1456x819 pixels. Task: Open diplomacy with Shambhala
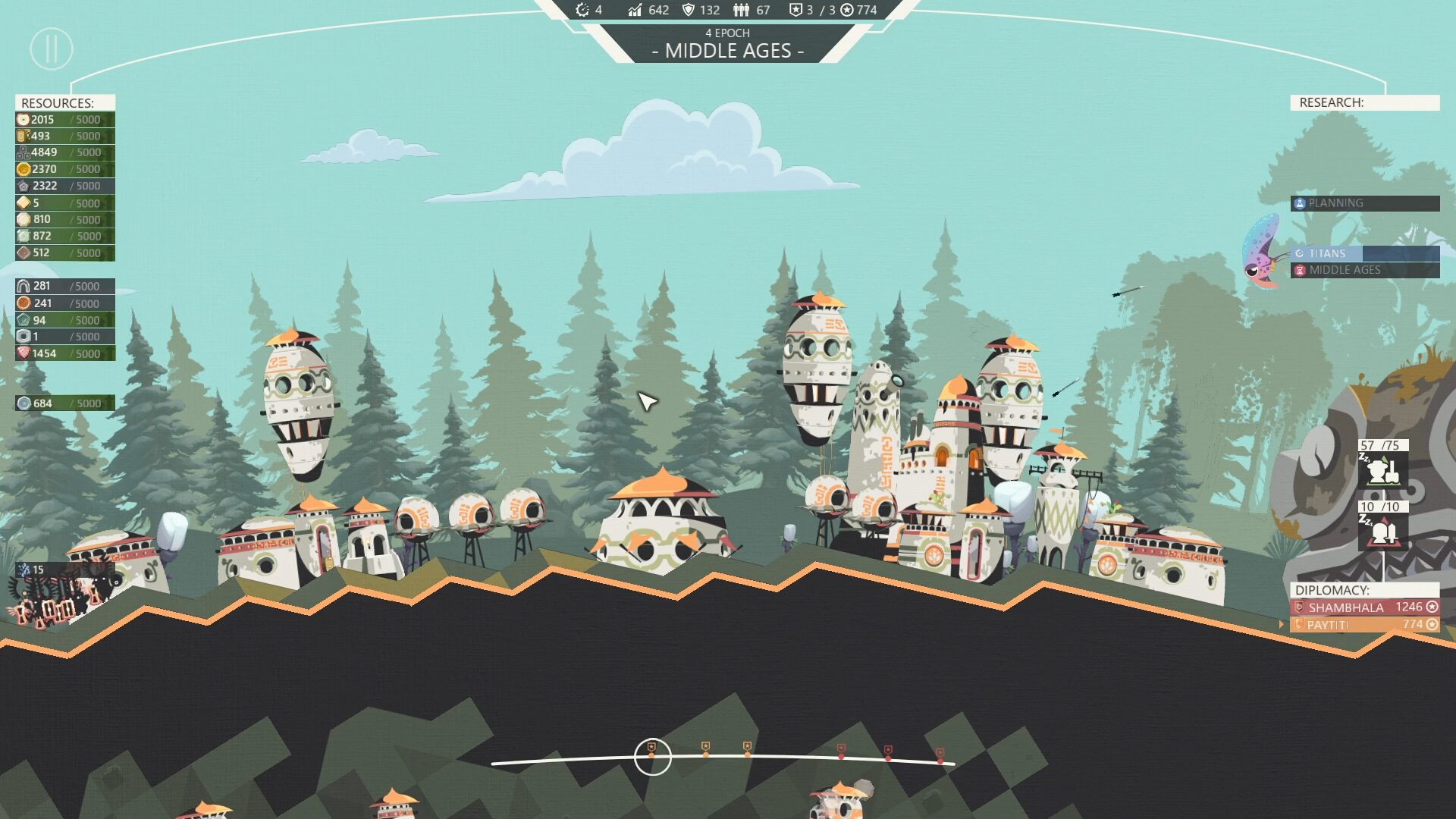tap(1364, 607)
